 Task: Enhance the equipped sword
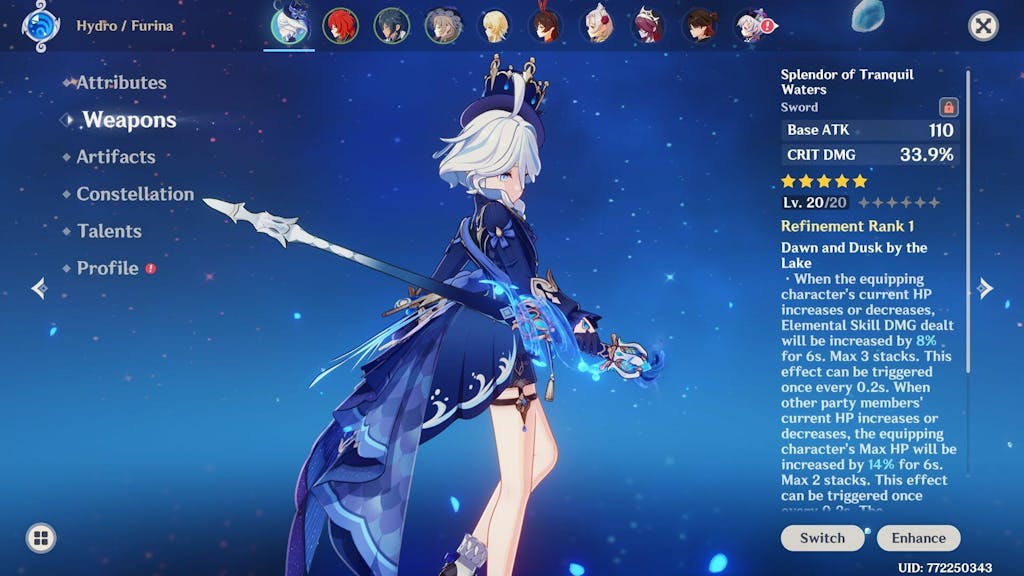918,538
